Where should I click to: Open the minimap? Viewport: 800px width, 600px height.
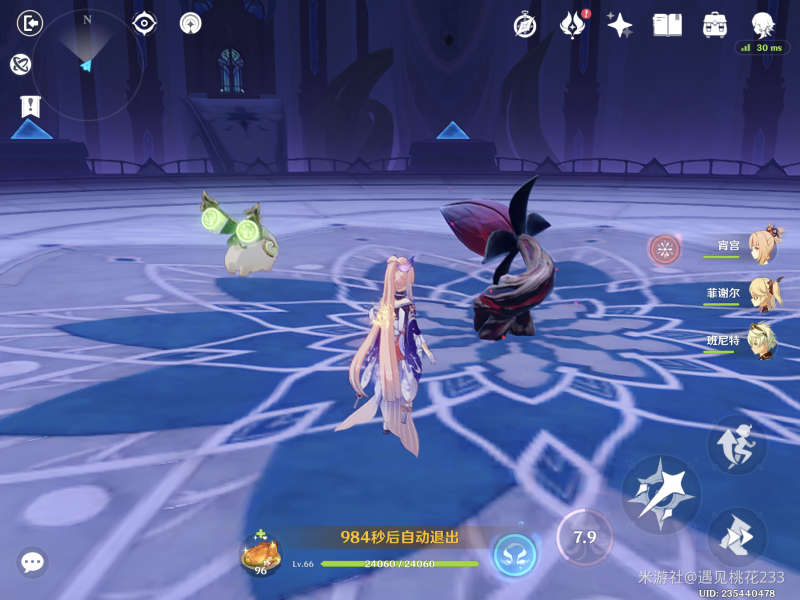(87, 64)
